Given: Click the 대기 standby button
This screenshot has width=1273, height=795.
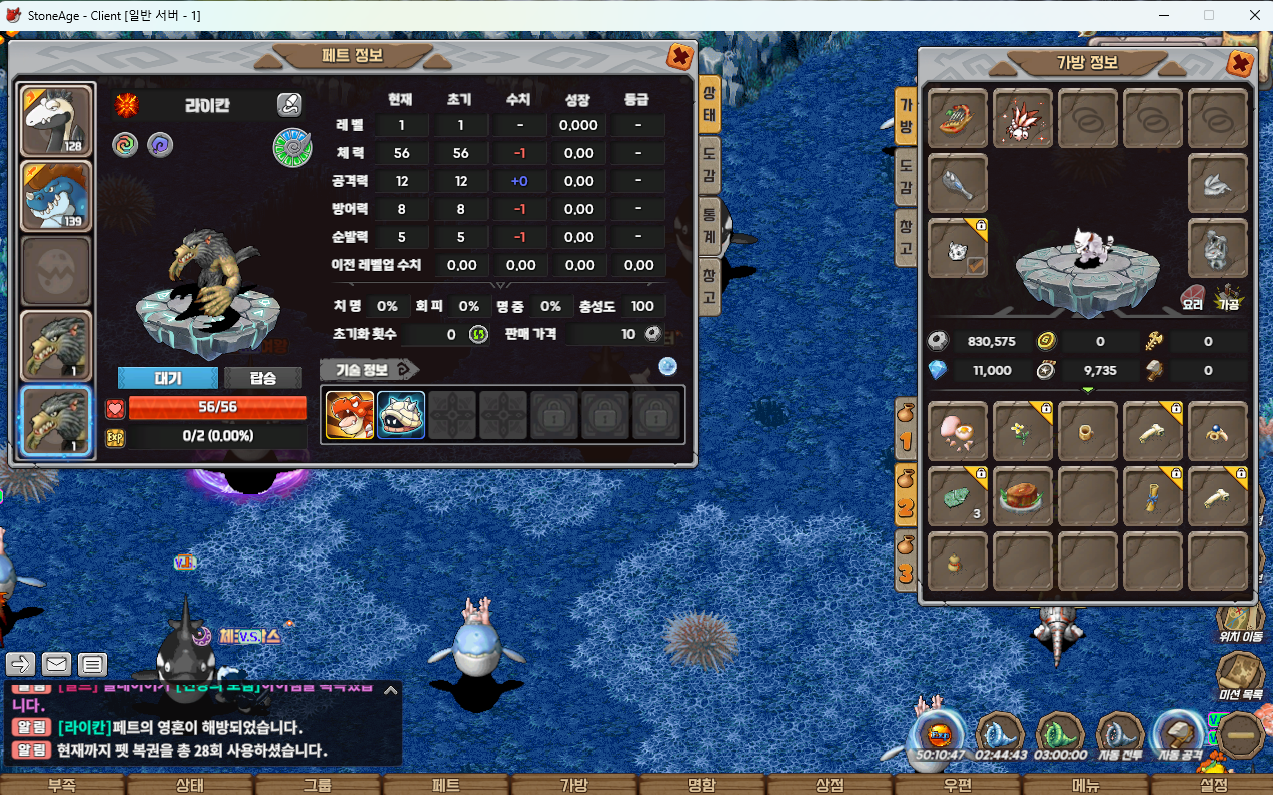Looking at the screenshot, I should (x=167, y=378).
